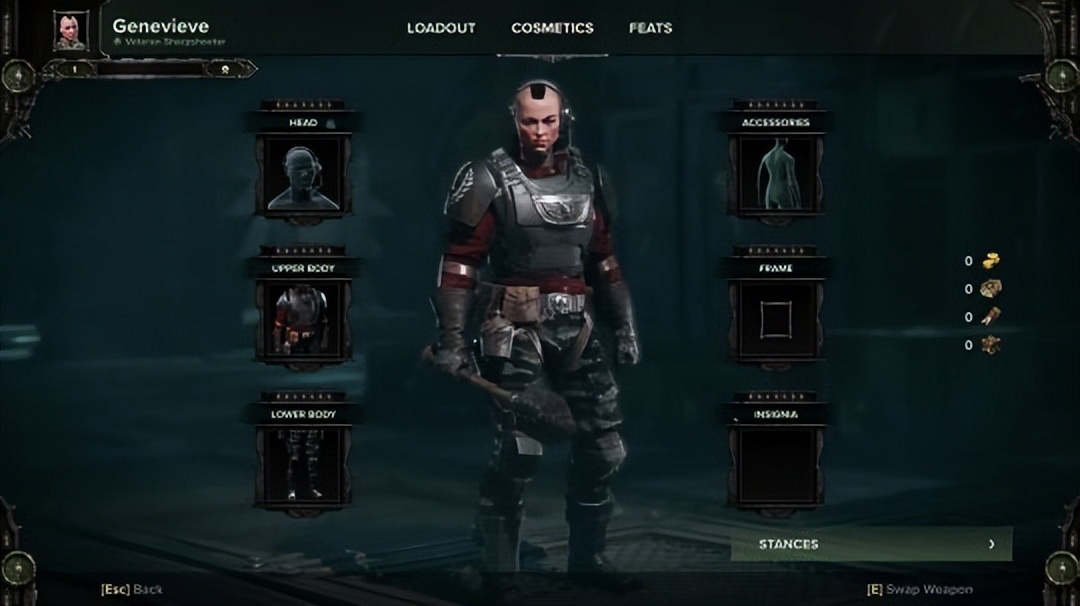Choose the Lower Body cosmetic slot

302,466
